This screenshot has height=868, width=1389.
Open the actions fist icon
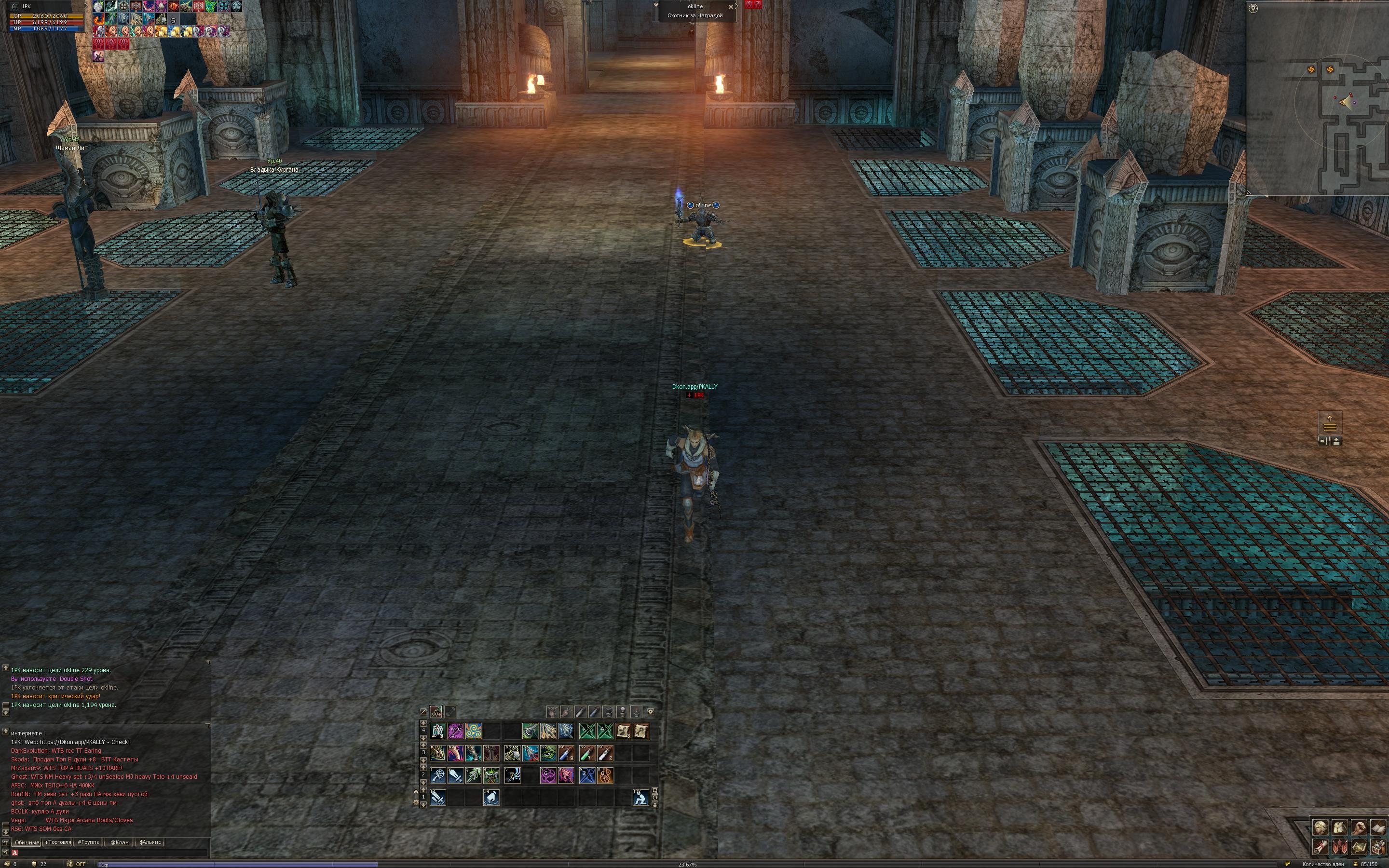pos(1358,828)
